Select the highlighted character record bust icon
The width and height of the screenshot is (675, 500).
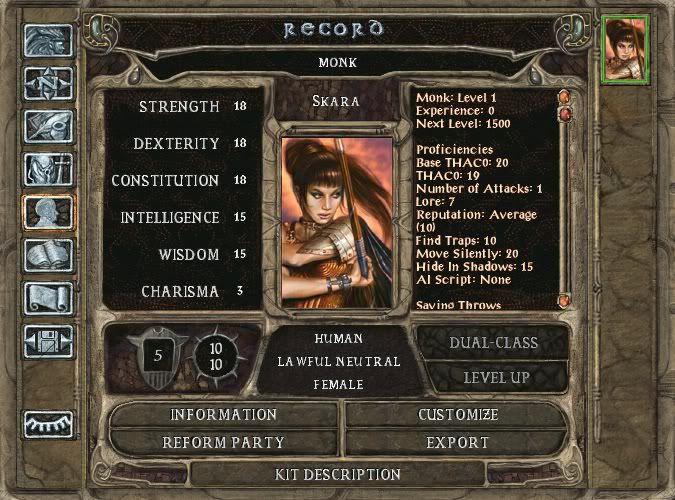(x=47, y=213)
